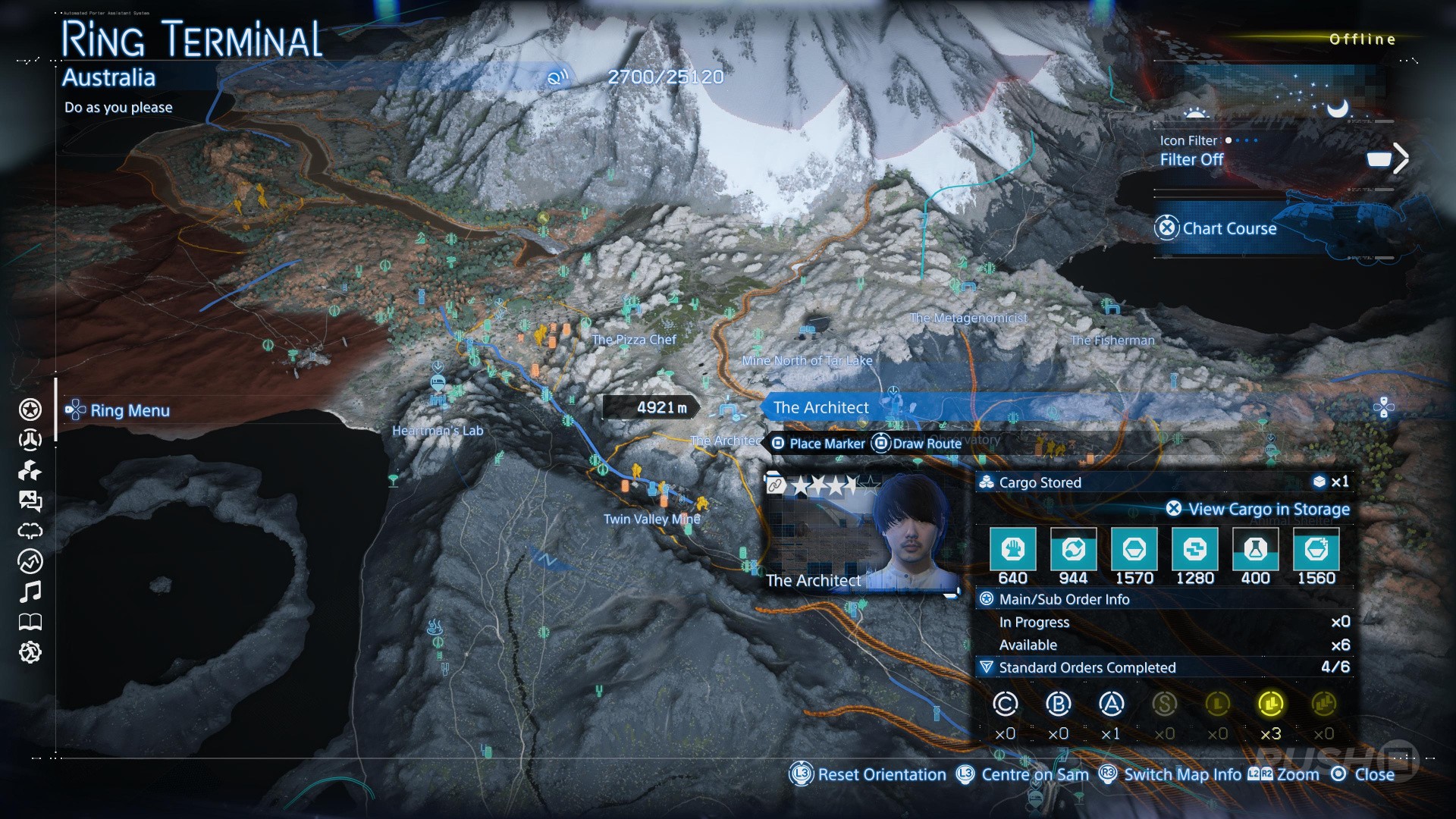Select the star-in-circle orders icon in the sidebar
The image size is (1456, 819).
[x=30, y=409]
